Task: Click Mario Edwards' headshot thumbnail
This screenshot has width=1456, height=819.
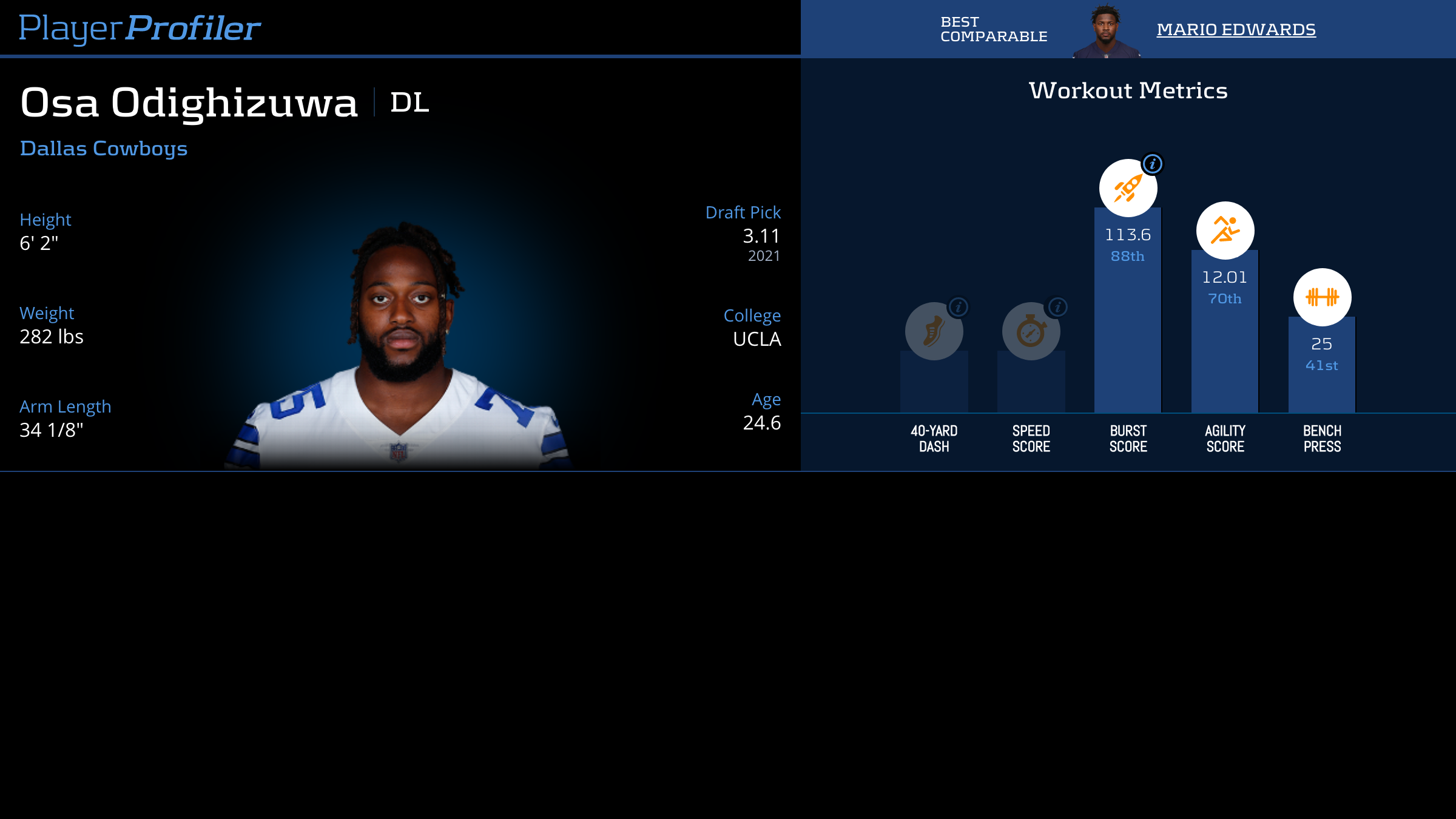Action: 1106,32
